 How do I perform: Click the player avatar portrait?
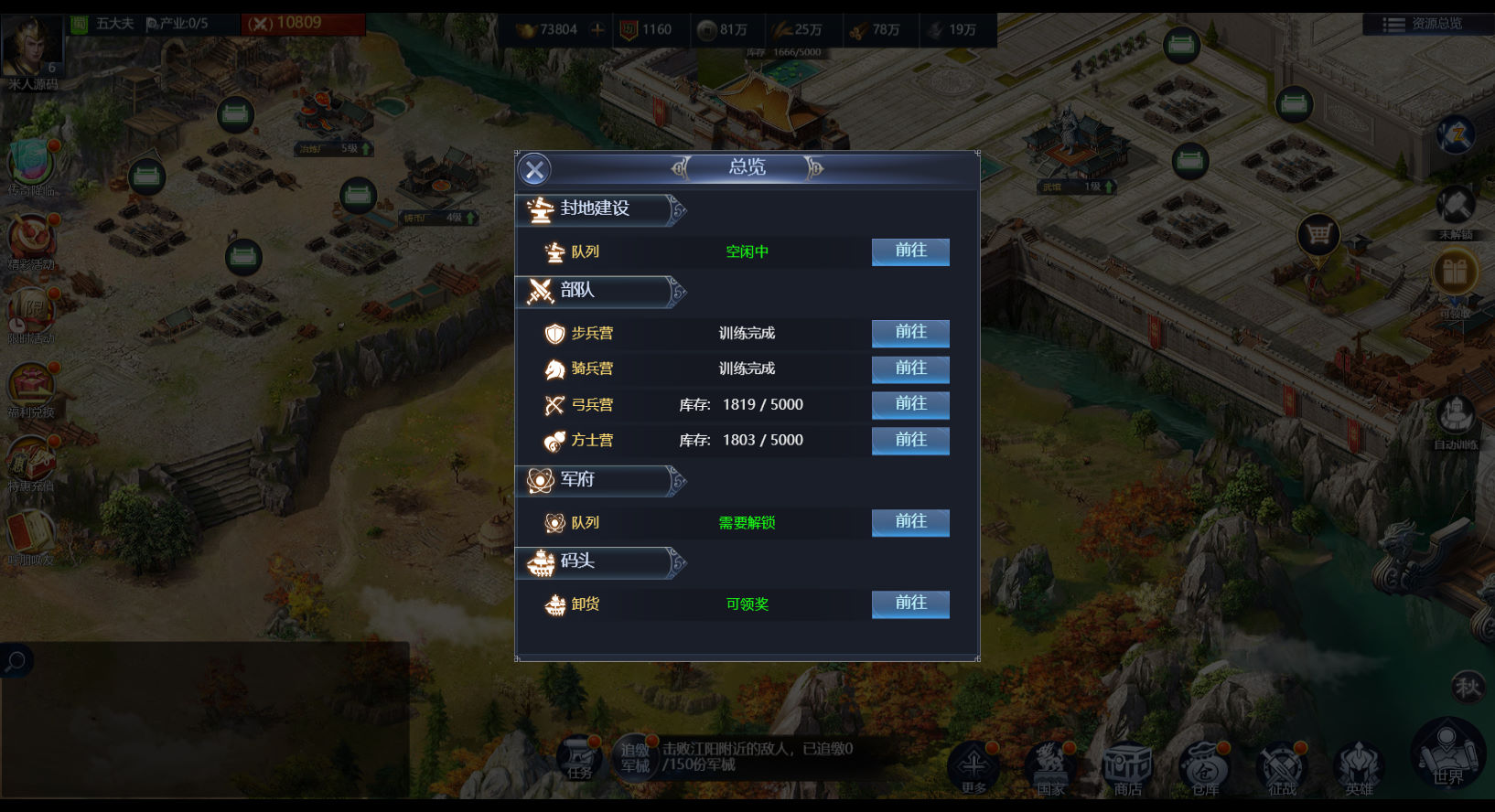[x=33, y=48]
